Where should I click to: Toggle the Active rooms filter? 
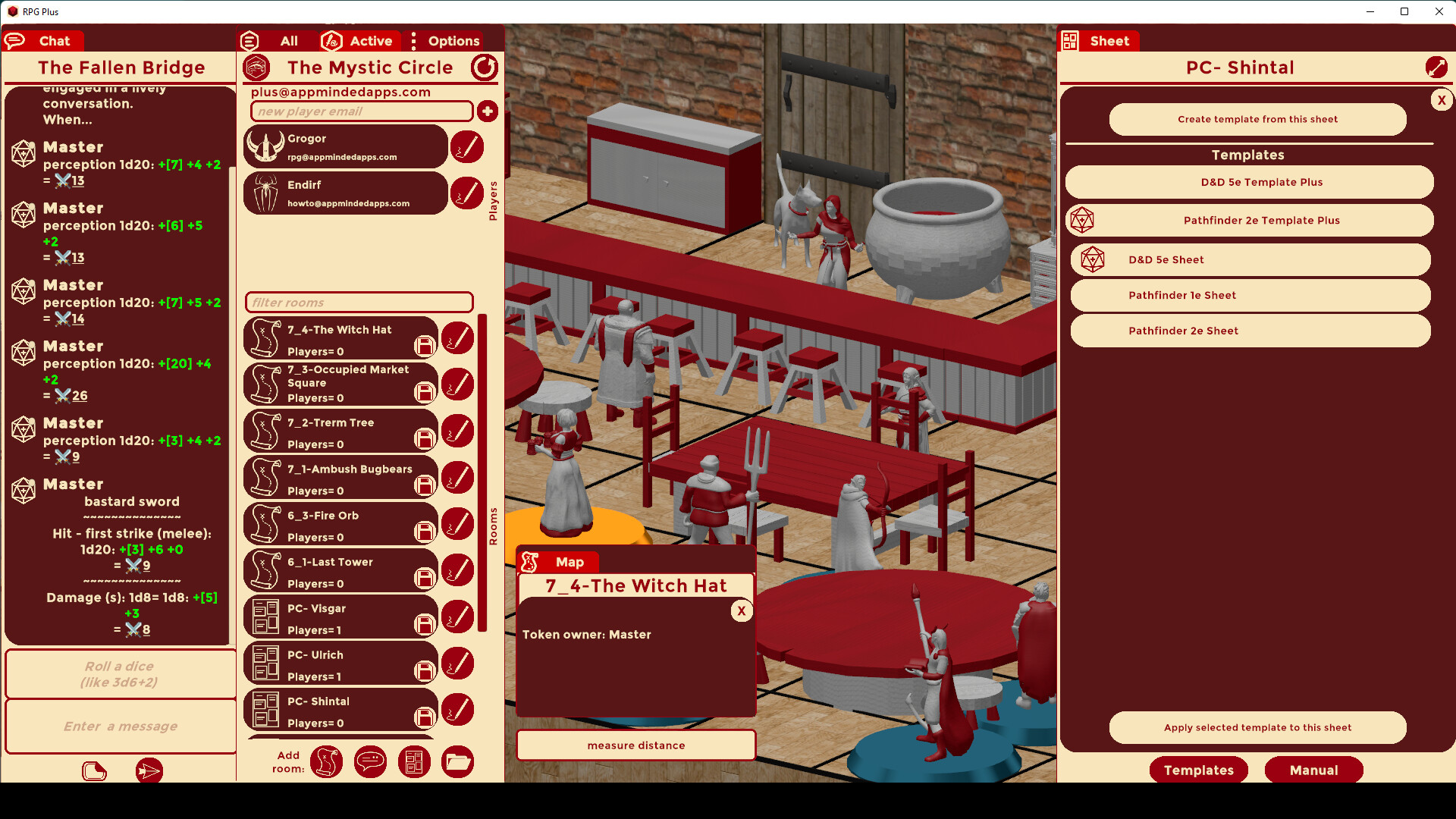359,41
